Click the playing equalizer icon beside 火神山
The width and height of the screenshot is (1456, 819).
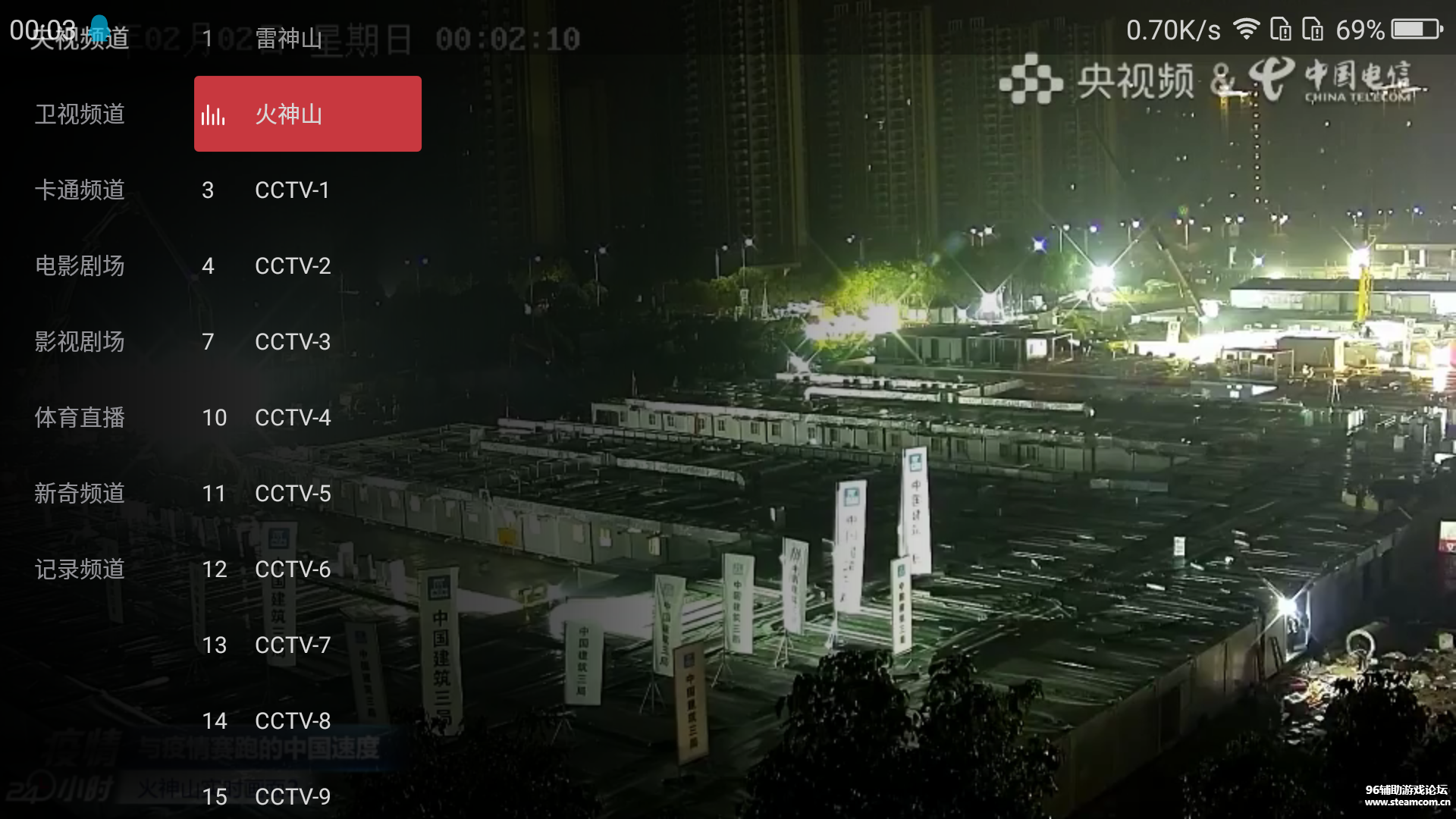215,115
